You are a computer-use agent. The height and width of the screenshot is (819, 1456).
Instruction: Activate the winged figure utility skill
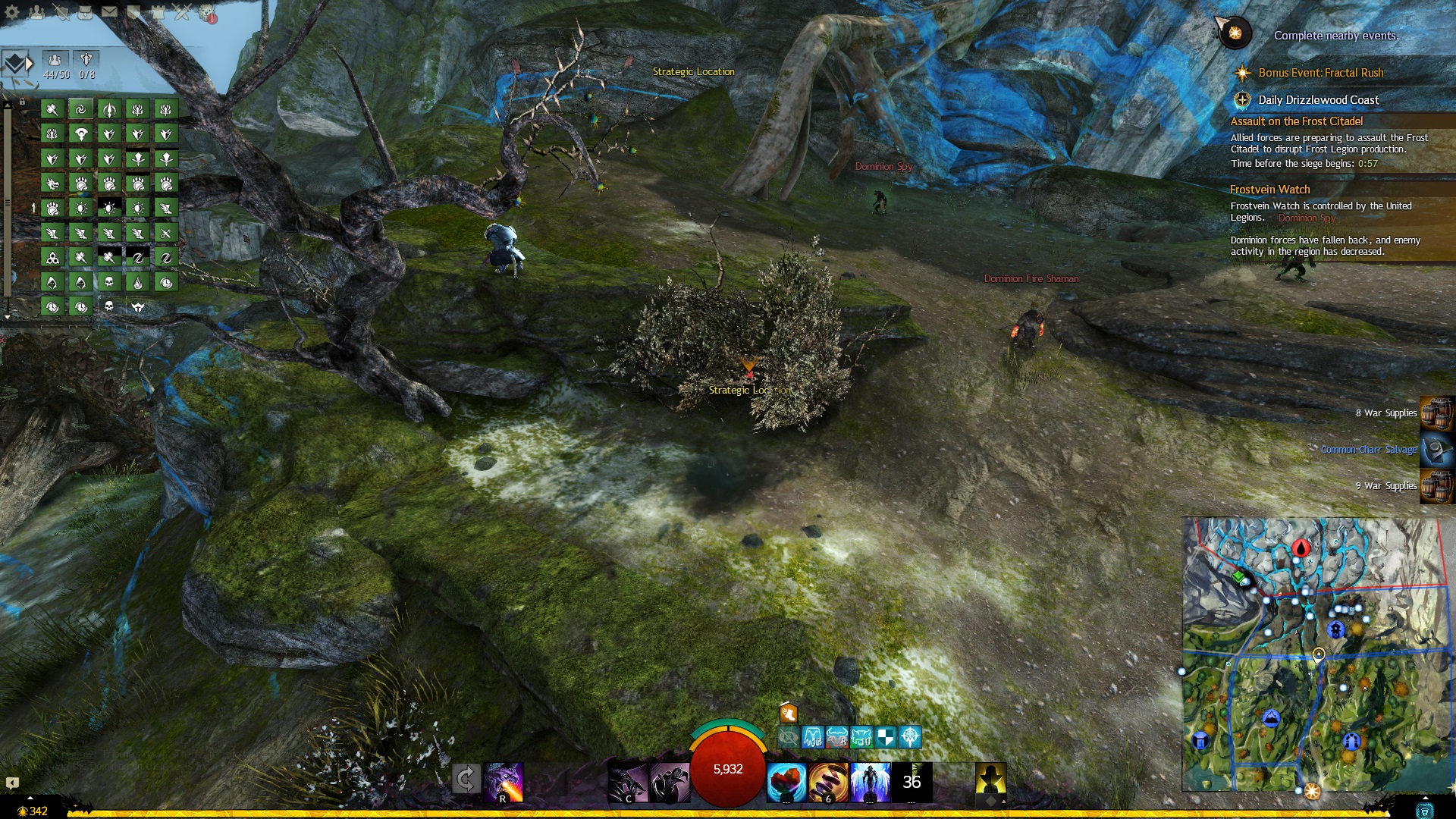pos(870,782)
